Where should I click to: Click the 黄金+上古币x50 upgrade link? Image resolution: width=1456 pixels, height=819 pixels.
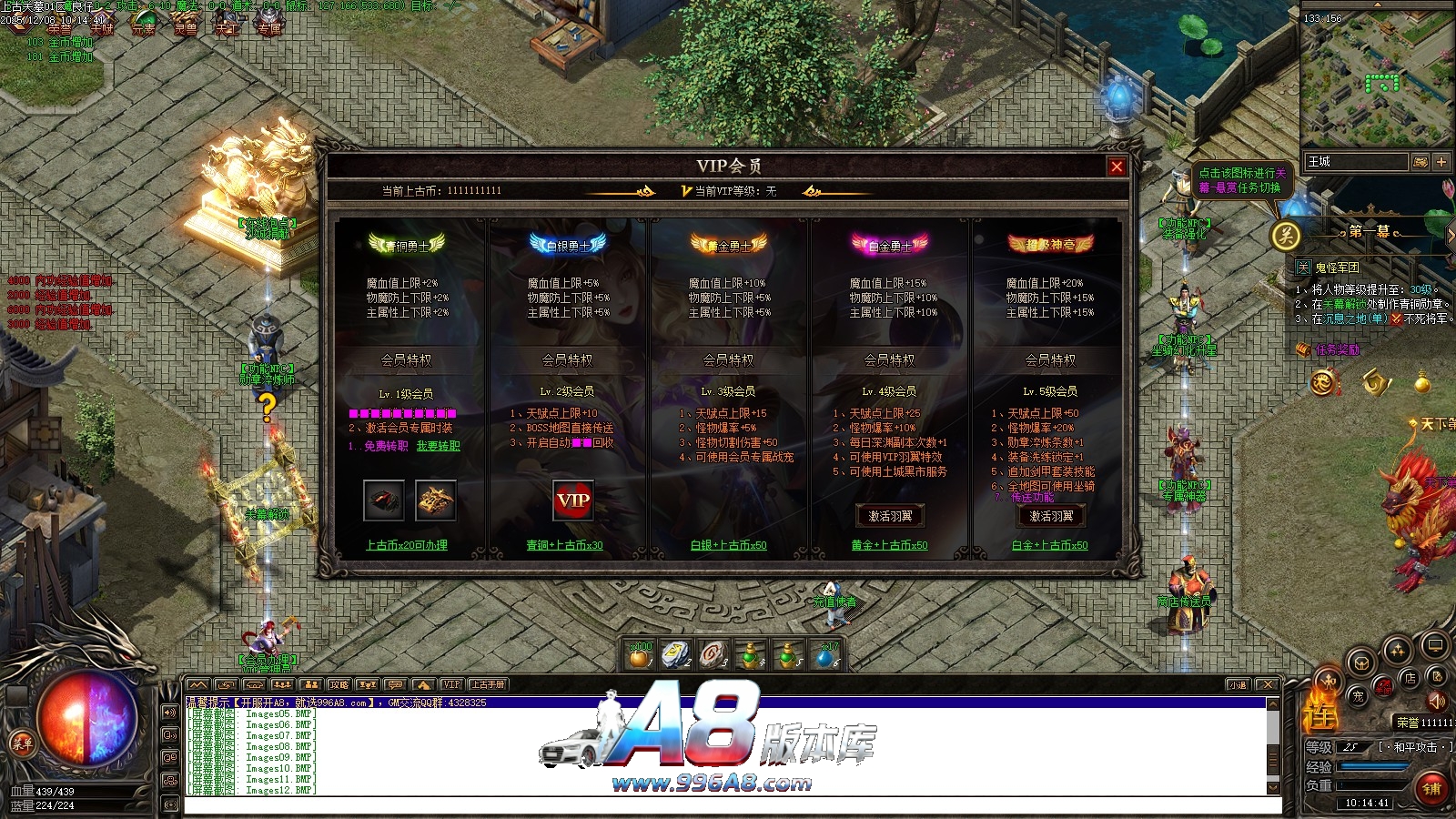889,545
